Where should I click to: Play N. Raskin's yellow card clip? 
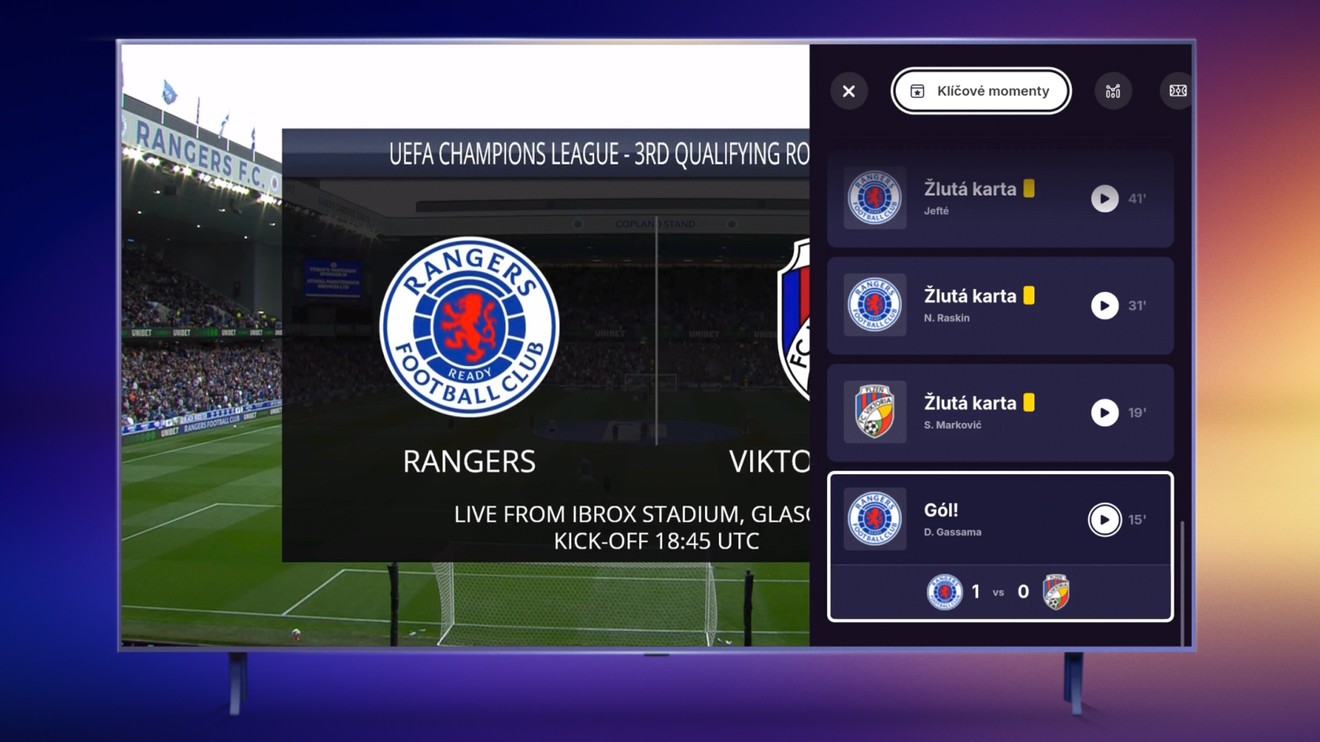tap(1104, 306)
